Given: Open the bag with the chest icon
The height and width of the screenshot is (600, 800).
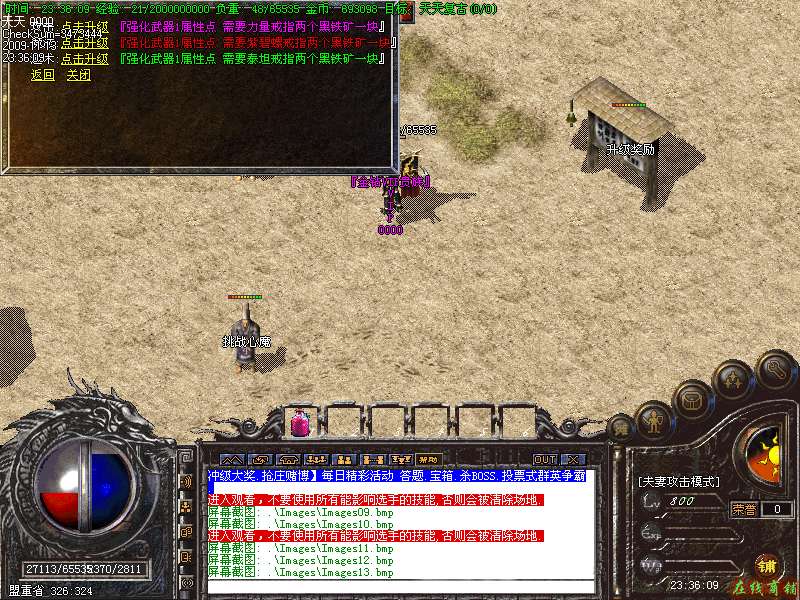Looking at the screenshot, I should [x=691, y=399].
